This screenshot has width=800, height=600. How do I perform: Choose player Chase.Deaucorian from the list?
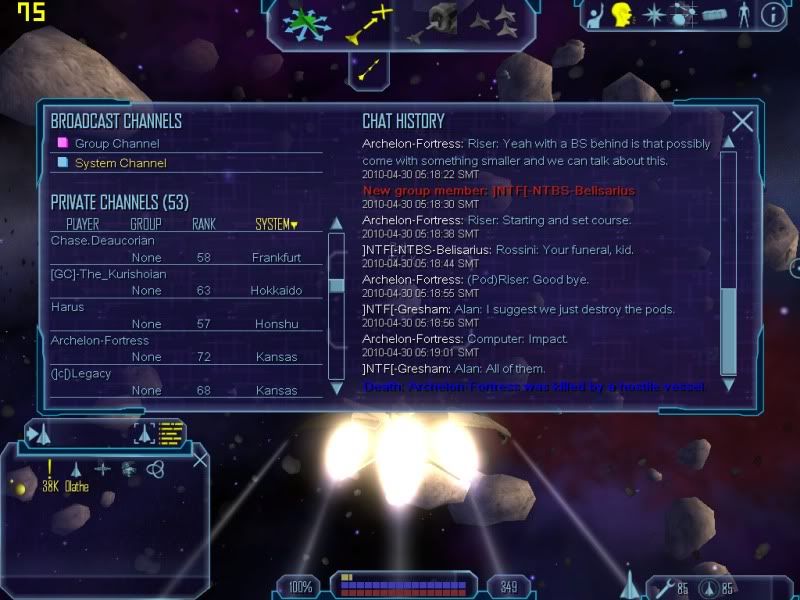click(x=103, y=241)
